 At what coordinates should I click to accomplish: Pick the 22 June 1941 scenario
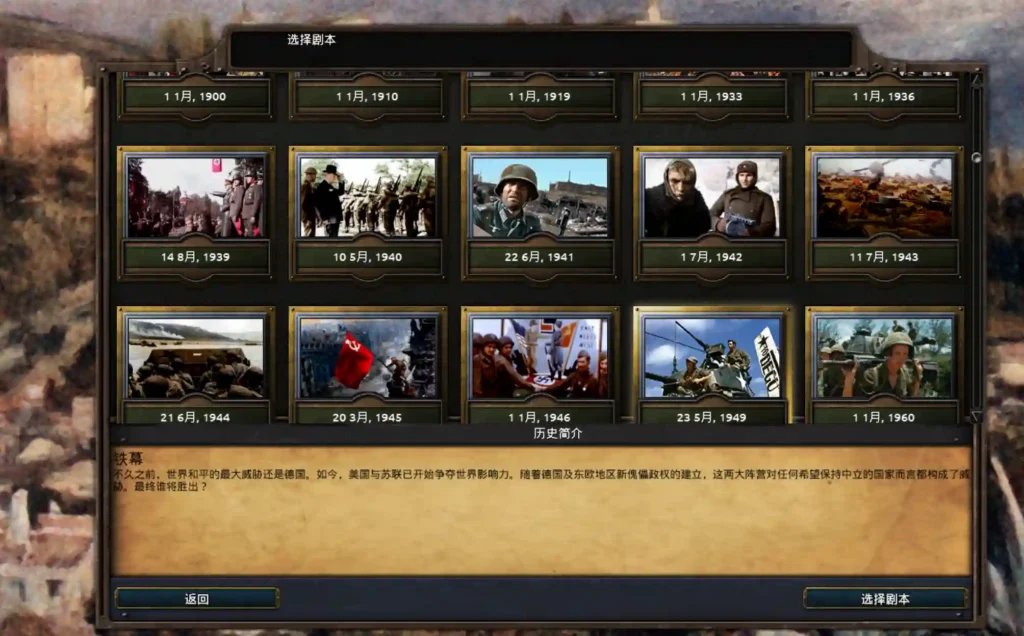coord(540,196)
